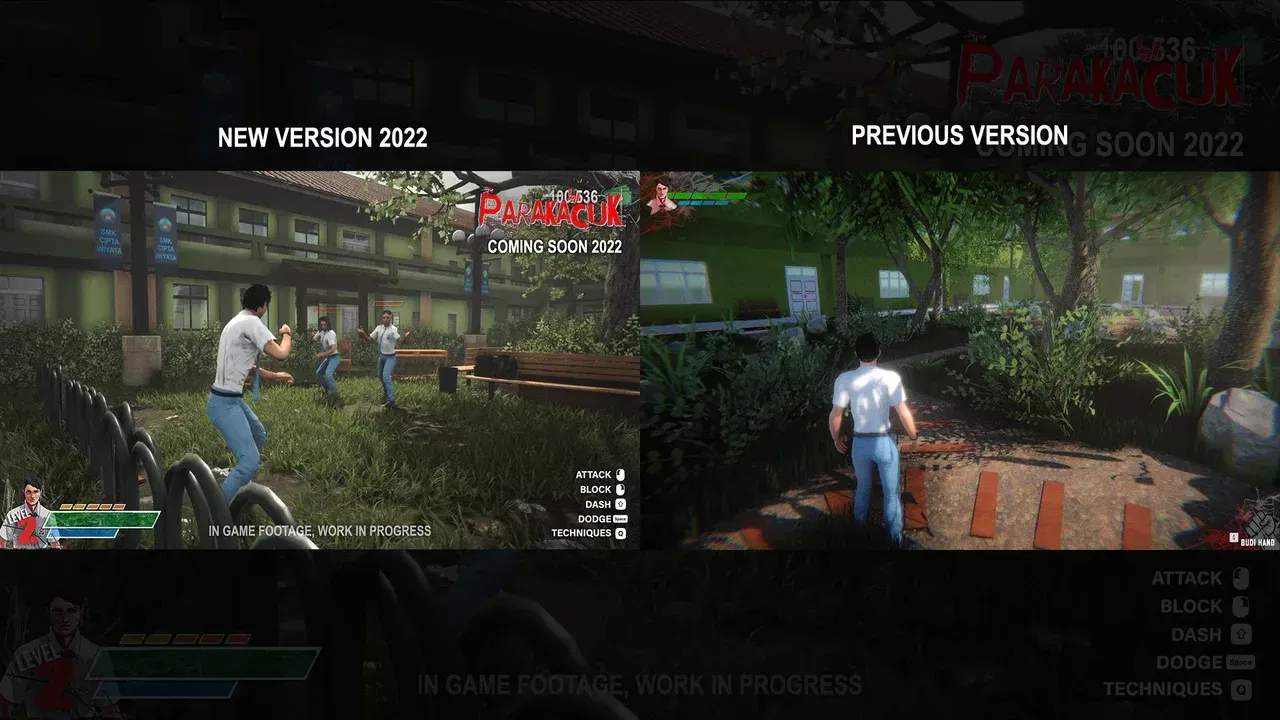Open TECHNIQUES via the Q key icon
Viewport: 1280px width, 720px height.
[x=621, y=533]
